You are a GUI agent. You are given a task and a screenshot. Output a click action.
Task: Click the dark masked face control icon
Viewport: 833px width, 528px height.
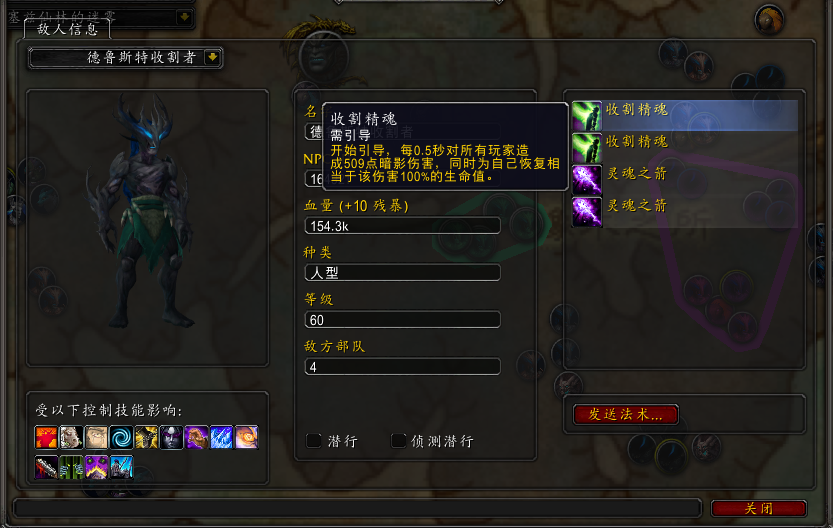pos(171,437)
